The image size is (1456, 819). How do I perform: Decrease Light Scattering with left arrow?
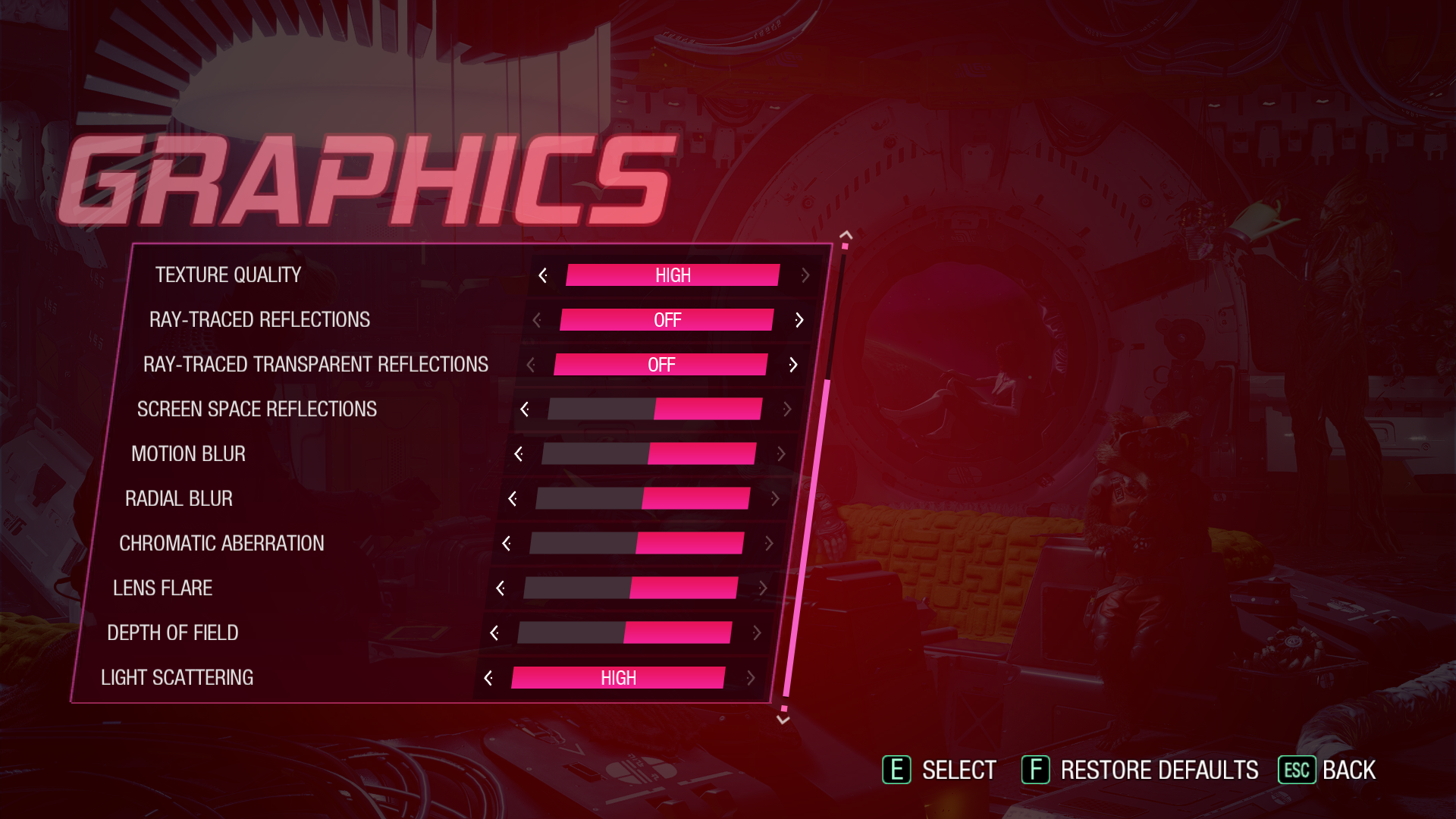[488, 678]
